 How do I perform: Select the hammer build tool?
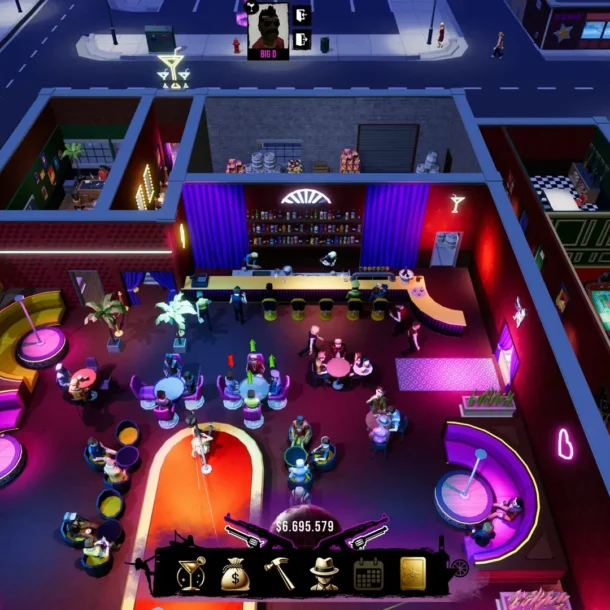[279, 573]
